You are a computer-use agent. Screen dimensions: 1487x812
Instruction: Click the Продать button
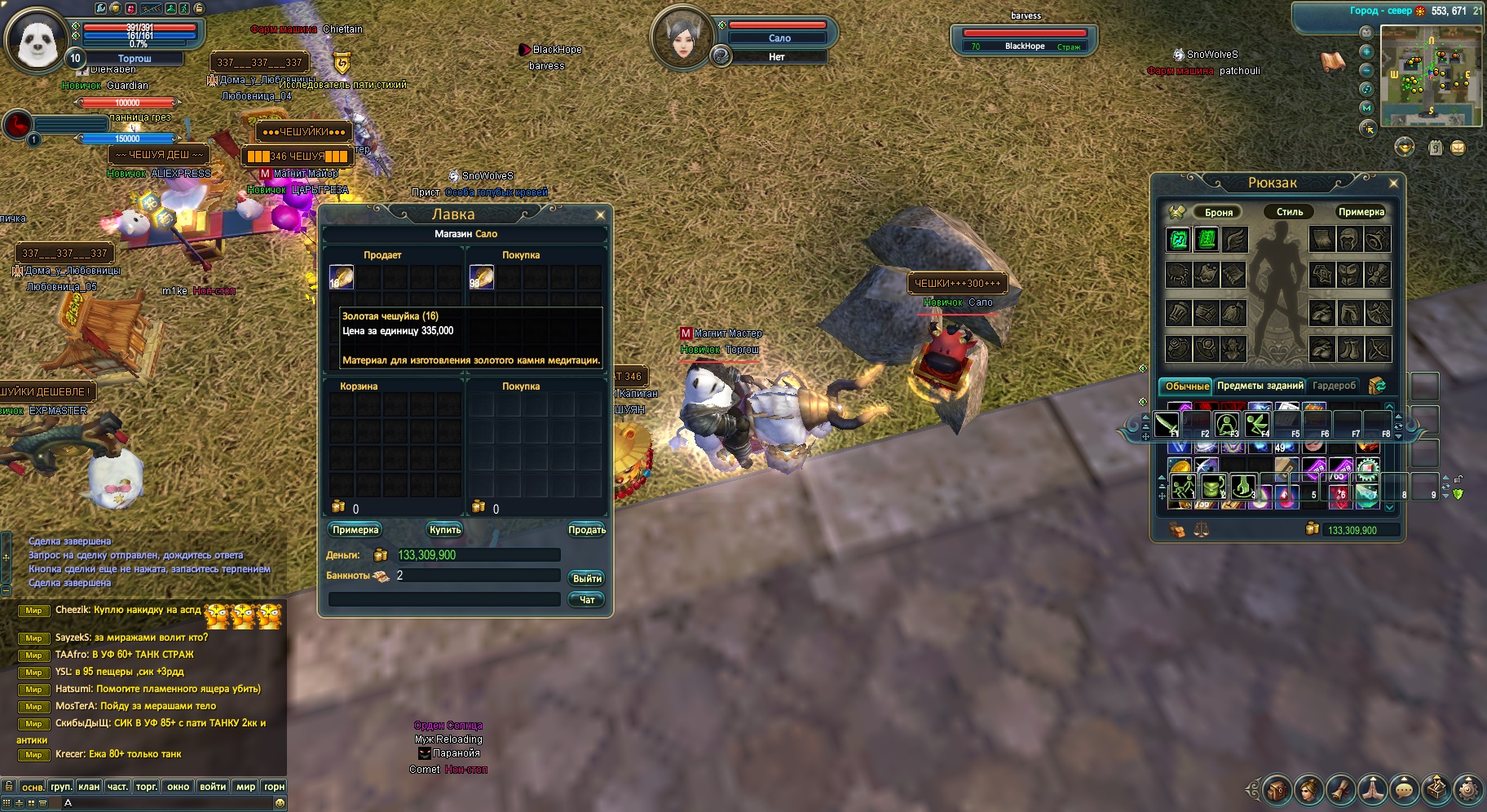(x=586, y=530)
